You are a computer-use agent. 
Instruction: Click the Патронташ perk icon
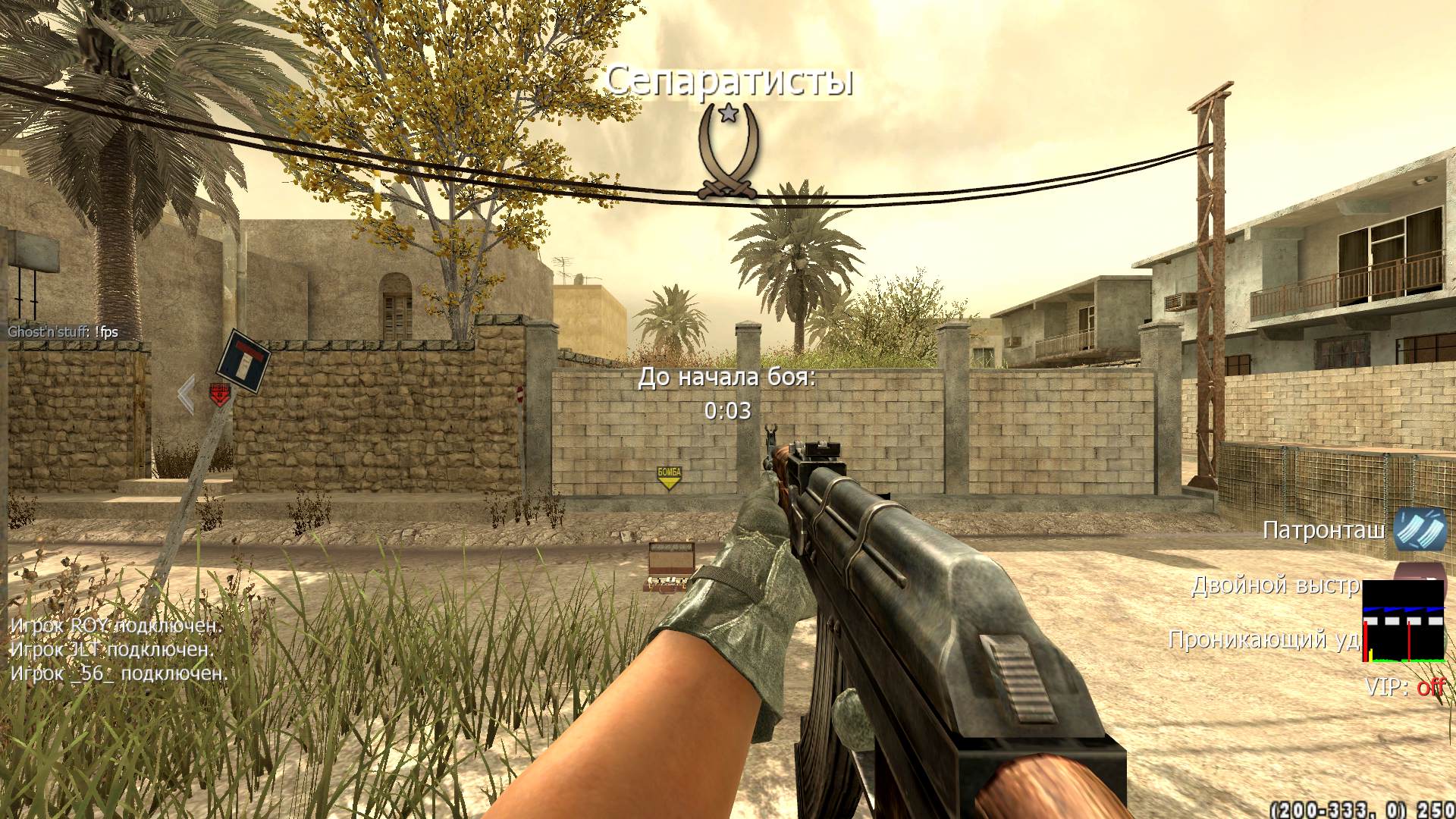point(1419,529)
